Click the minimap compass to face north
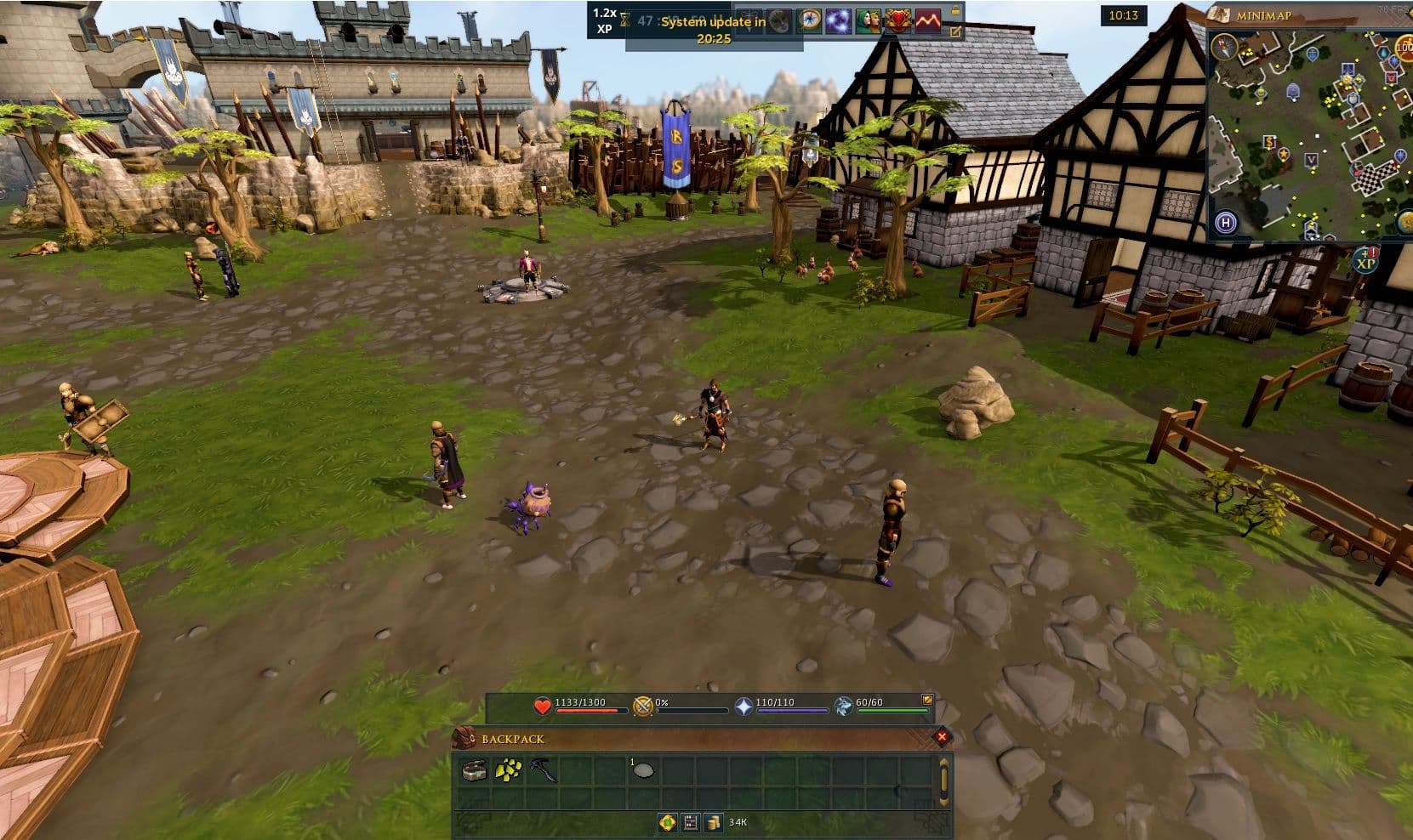This screenshot has height=840, width=1413. pyautogui.click(x=1223, y=46)
